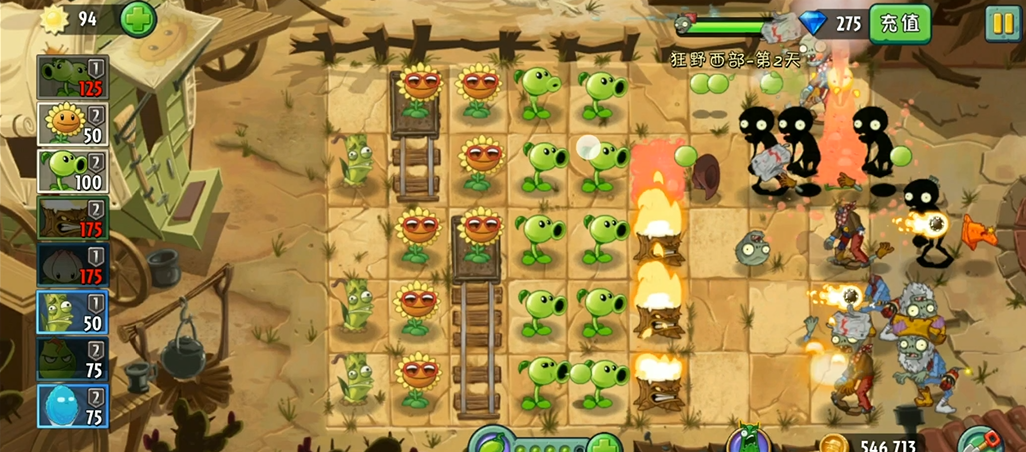Image resolution: width=1026 pixels, height=452 pixels.
Task: Choose the Sunflower seed packet
Action: tap(72, 124)
